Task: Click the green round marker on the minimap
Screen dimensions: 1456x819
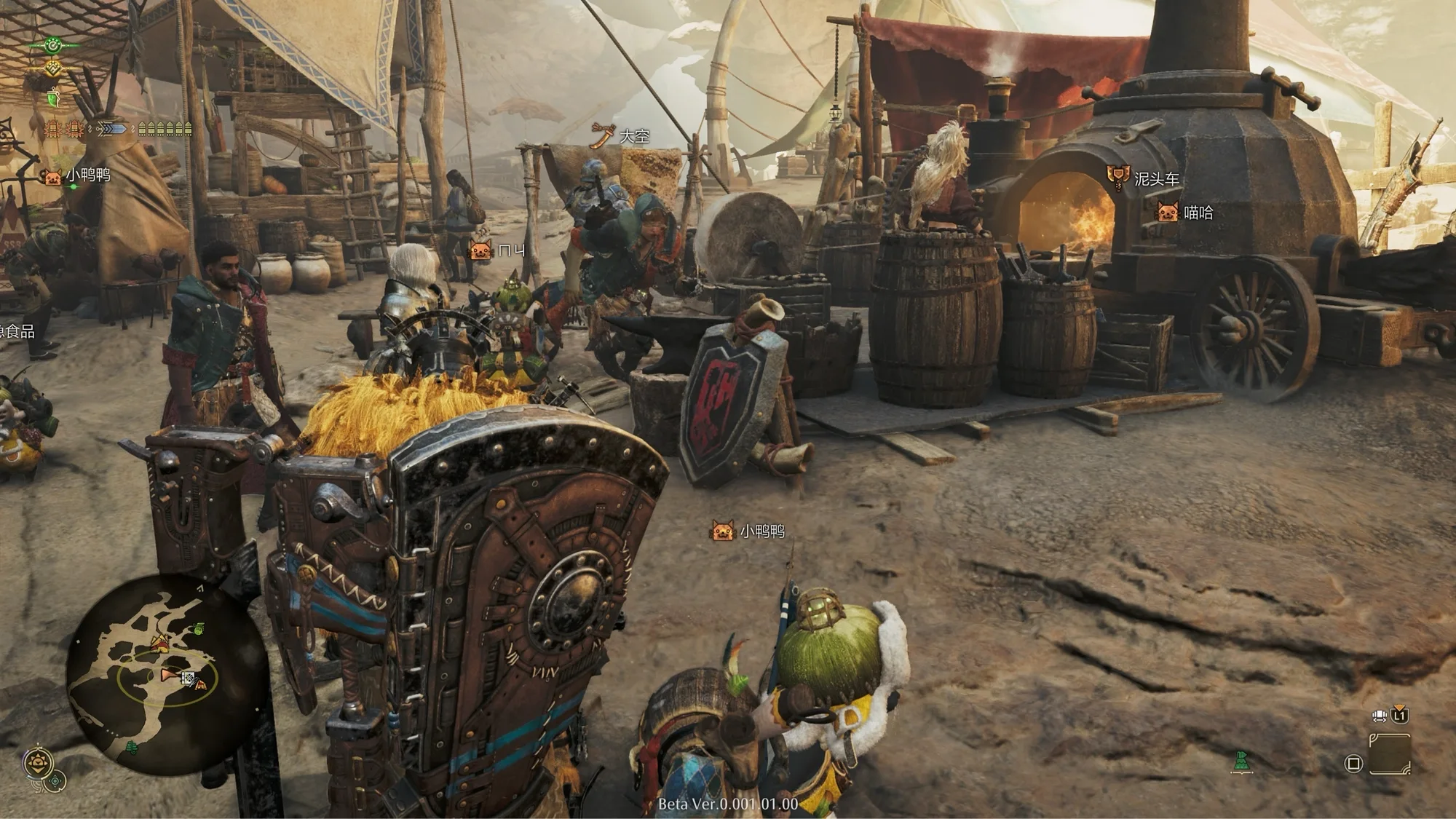Action: pyautogui.click(x=199, y=629)
